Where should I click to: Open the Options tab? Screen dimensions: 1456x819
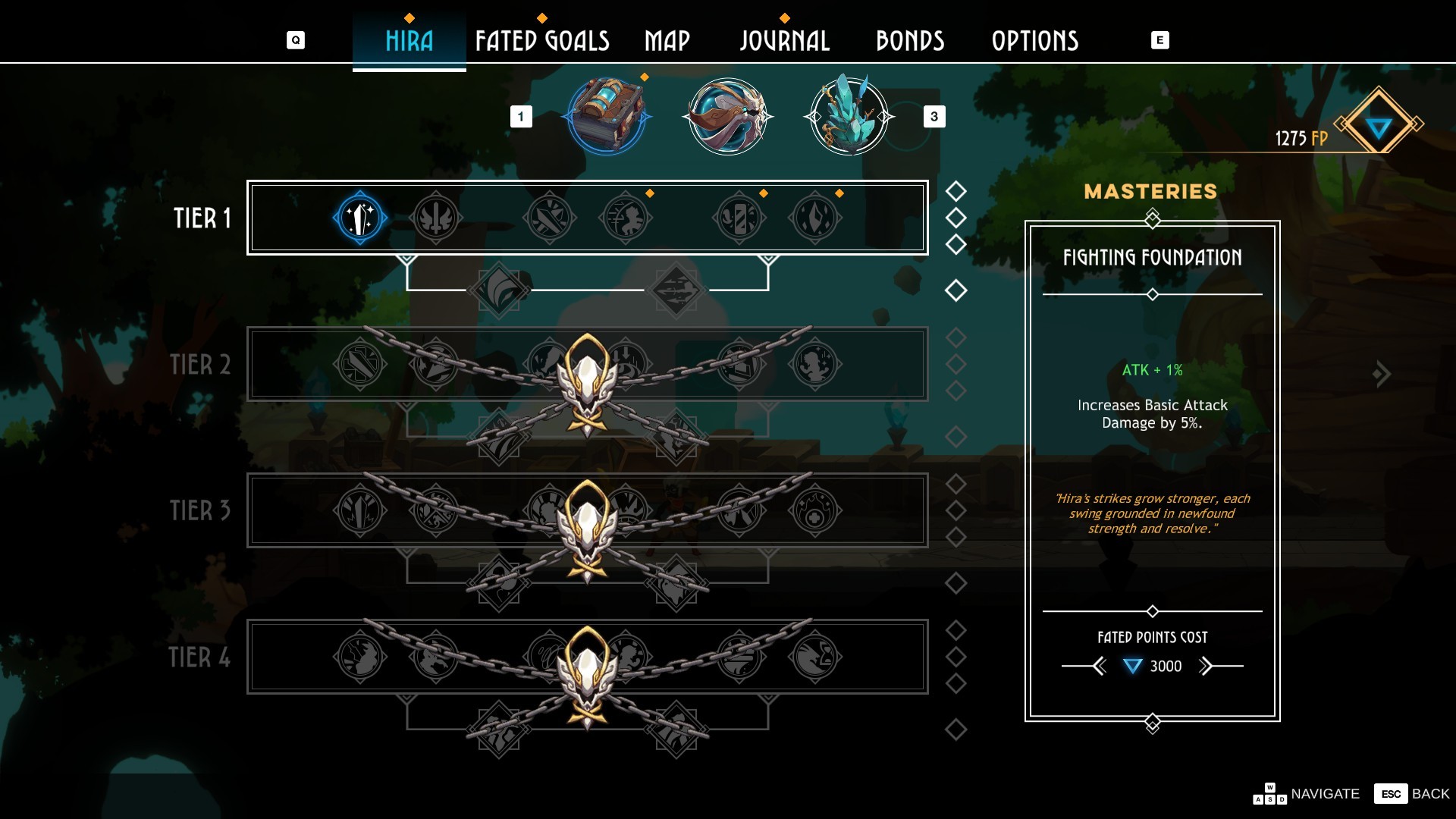pos(1034,41)
